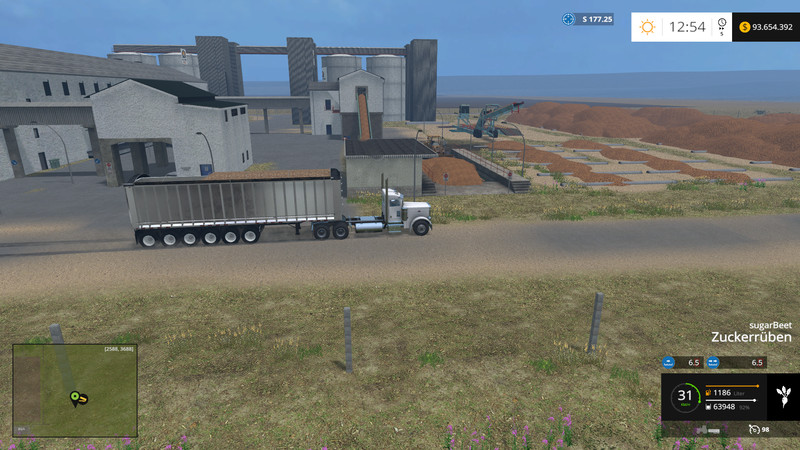The width and height of the screenshot is (800, 450).
Task: Click the cruise control speed icon
Action: point(753,429)
